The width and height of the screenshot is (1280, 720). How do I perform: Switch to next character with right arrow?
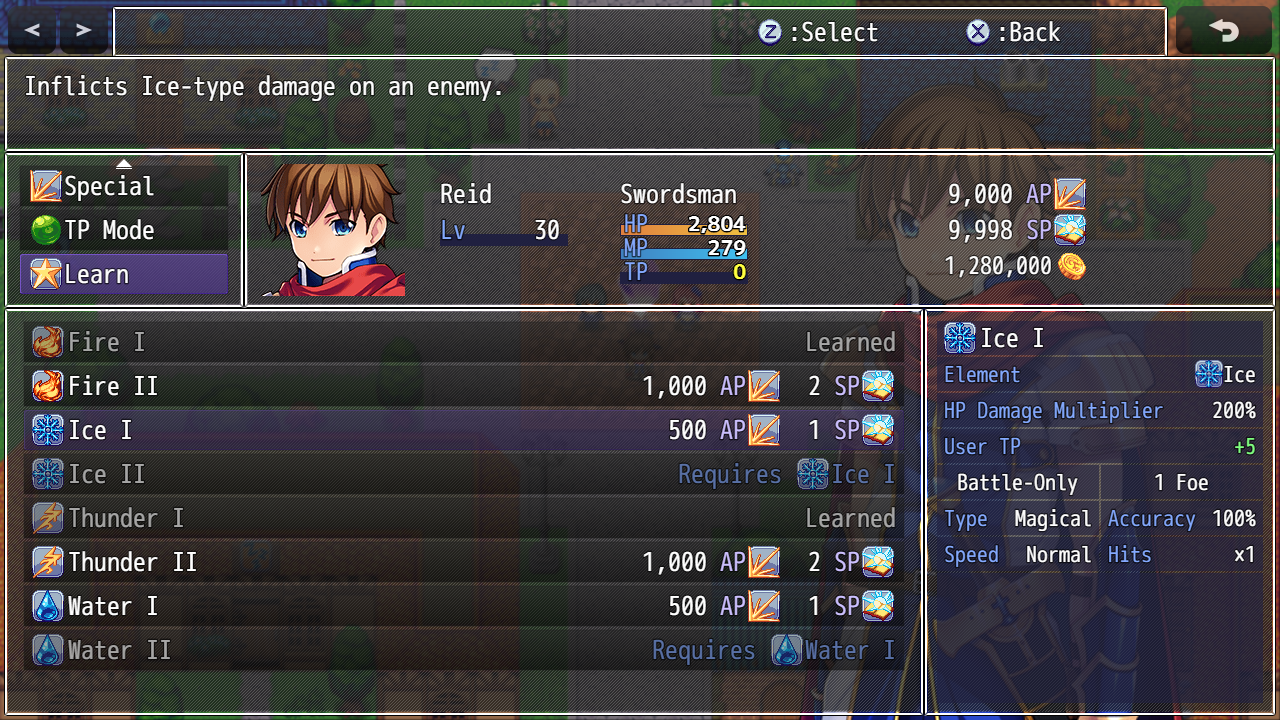point(84,31)
